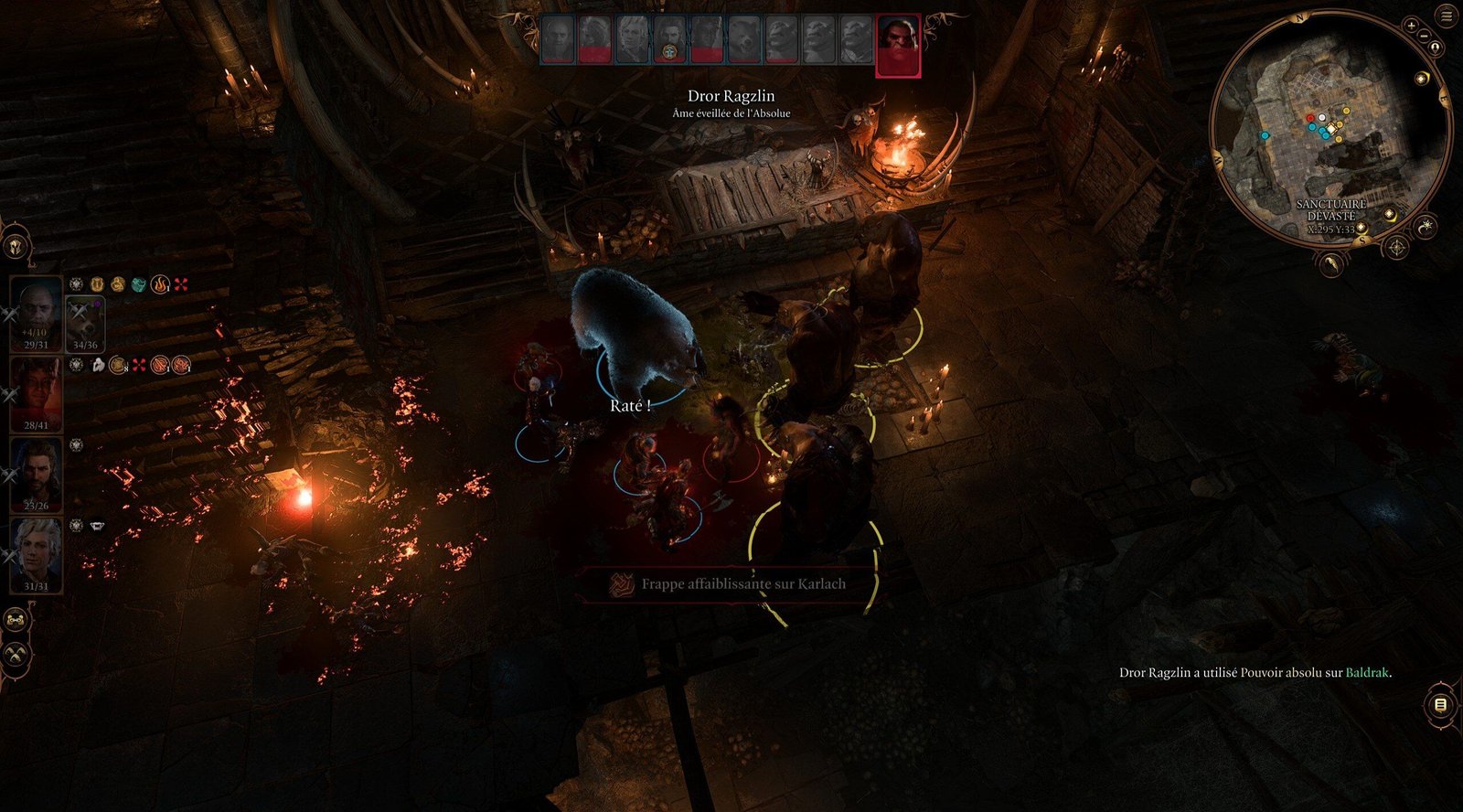Zoom in on the minimap

tap(1412, 26)
